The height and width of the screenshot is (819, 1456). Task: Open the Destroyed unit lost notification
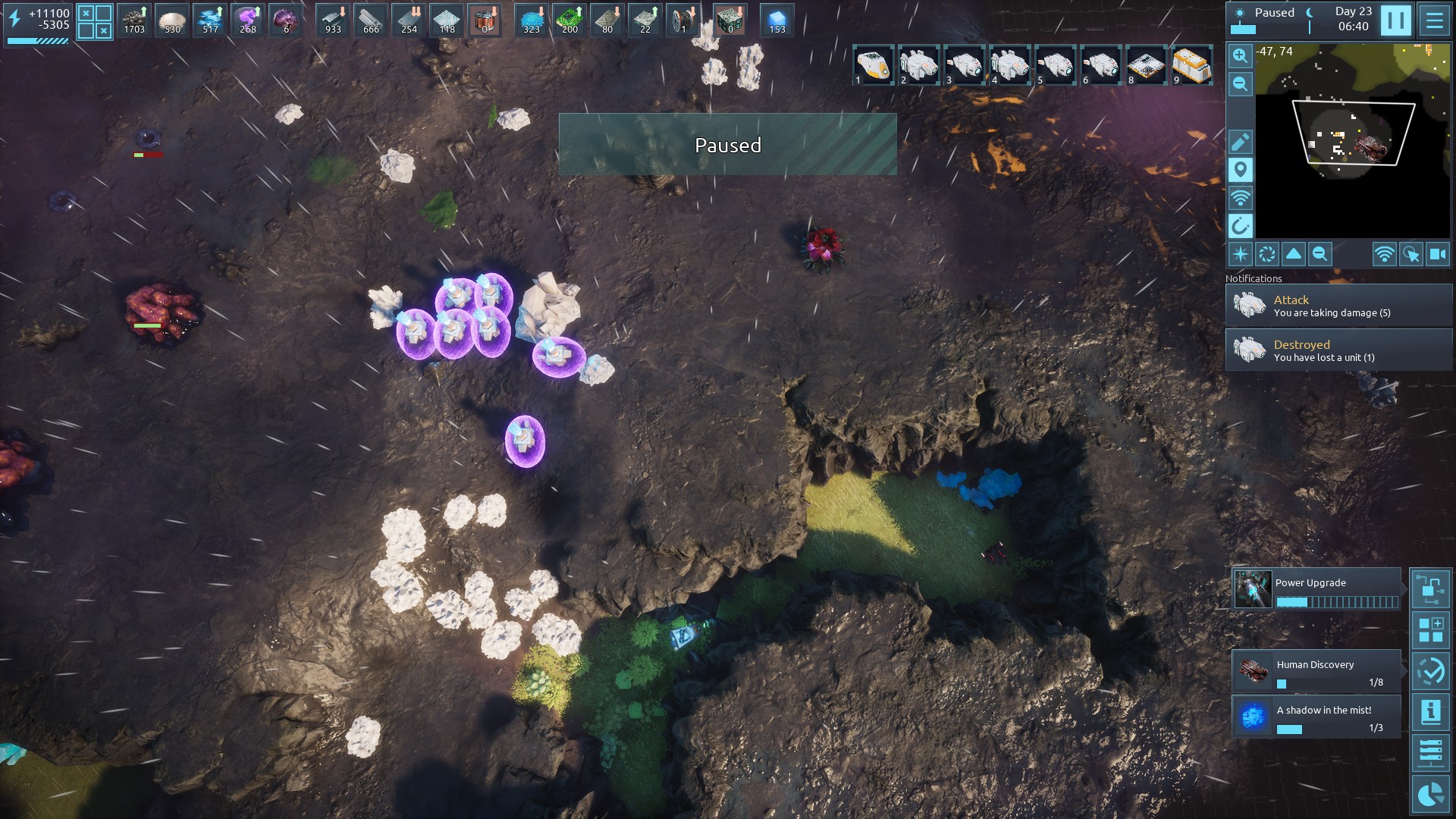coord(1338,350)
